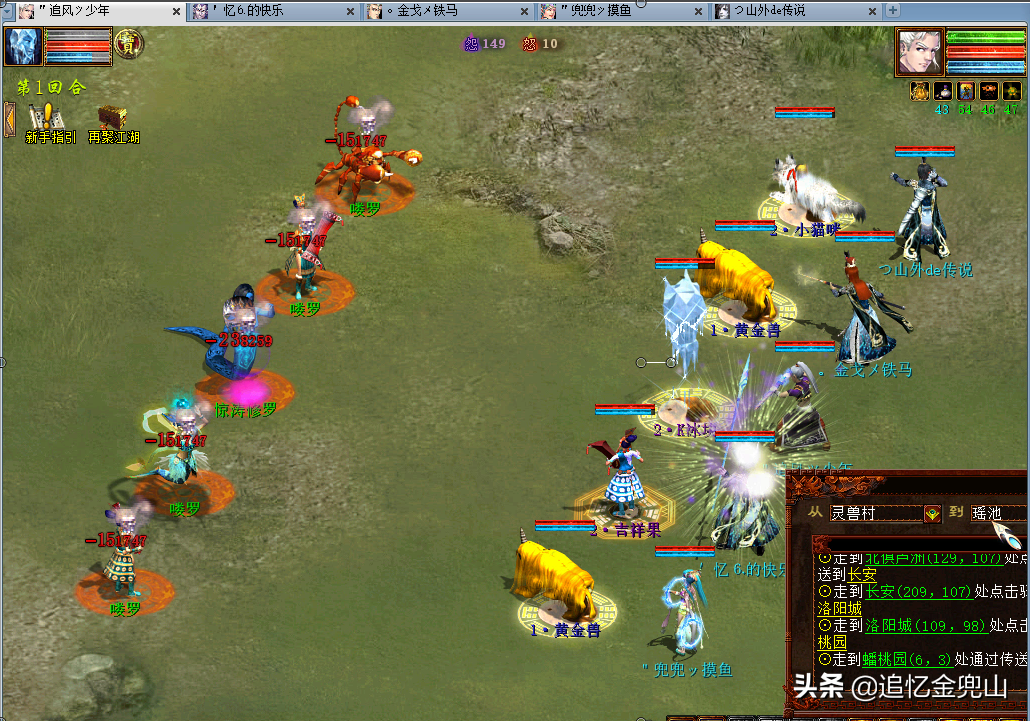The height and width of the screenshot is (721, 1030).
Task: Click the blue ice pet portrait
Action: pyautogui.click(x=22, y=46)
